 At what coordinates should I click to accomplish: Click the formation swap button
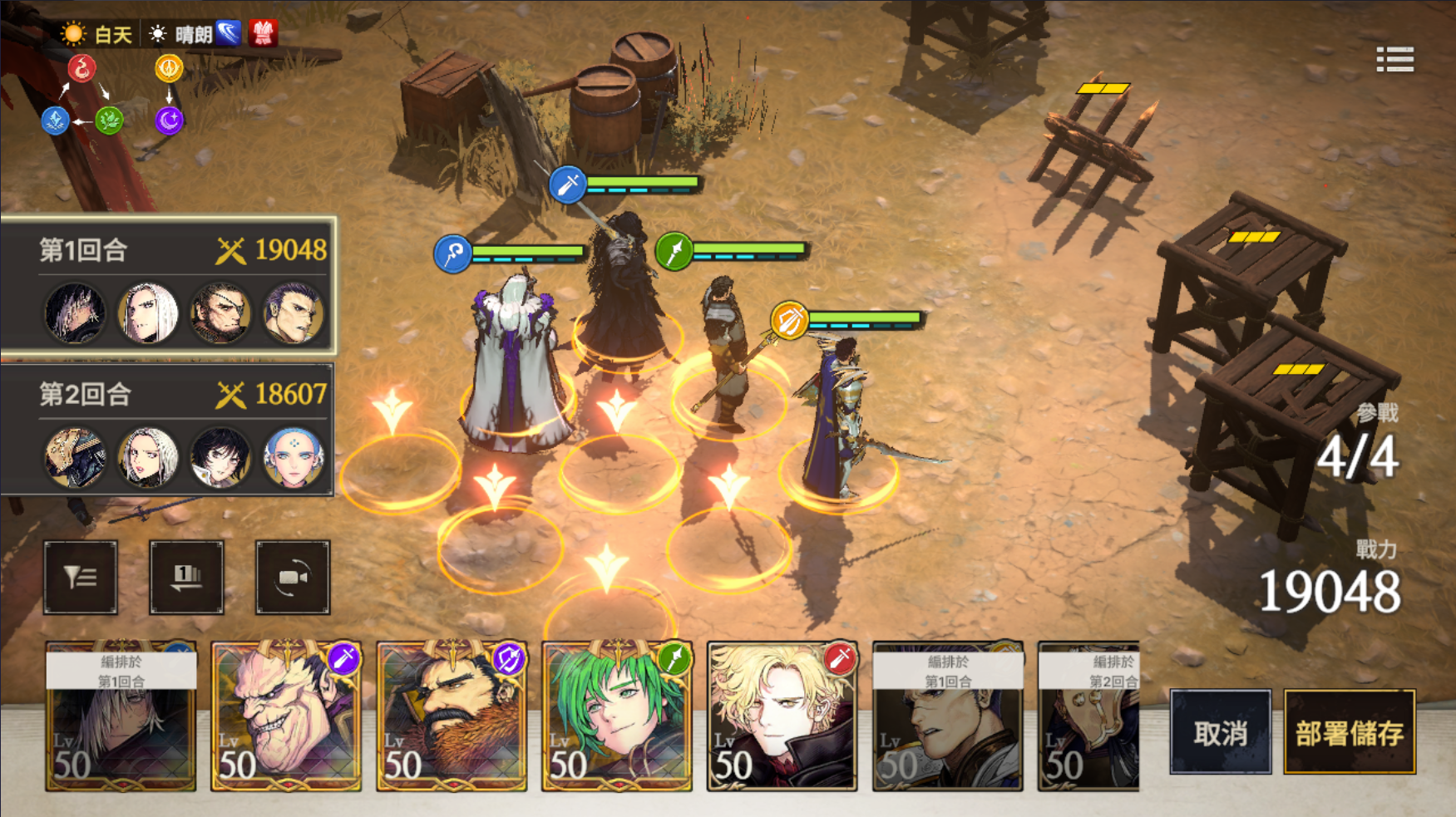click(186, 577)
